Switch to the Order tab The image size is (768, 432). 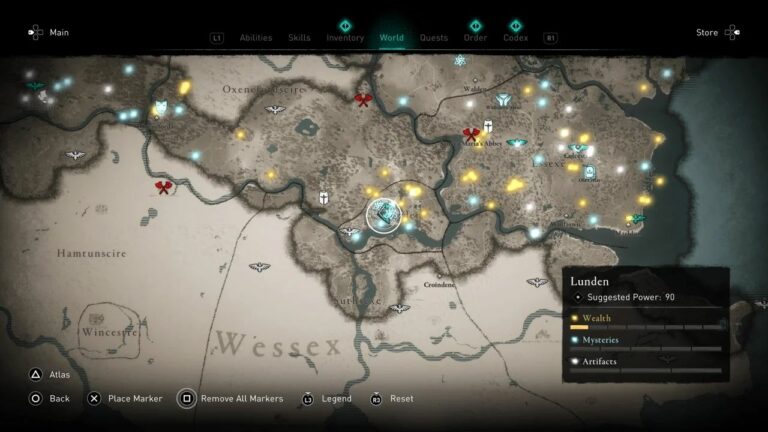pyautogui.click(x=476, y=38)
